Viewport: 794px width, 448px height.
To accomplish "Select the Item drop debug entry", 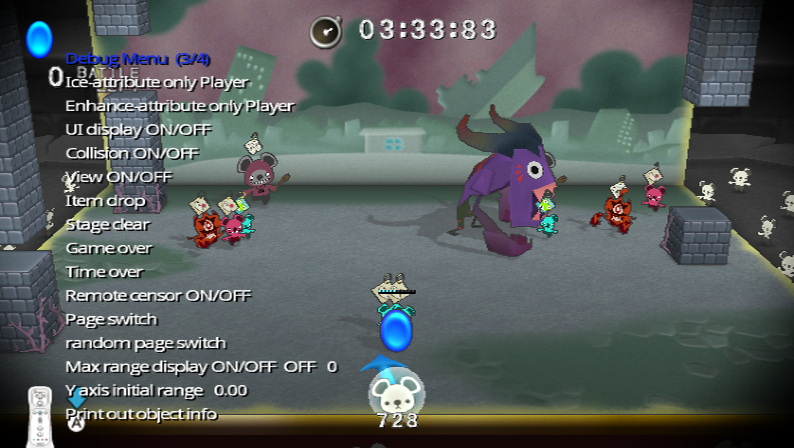I will tap(105, 200).
